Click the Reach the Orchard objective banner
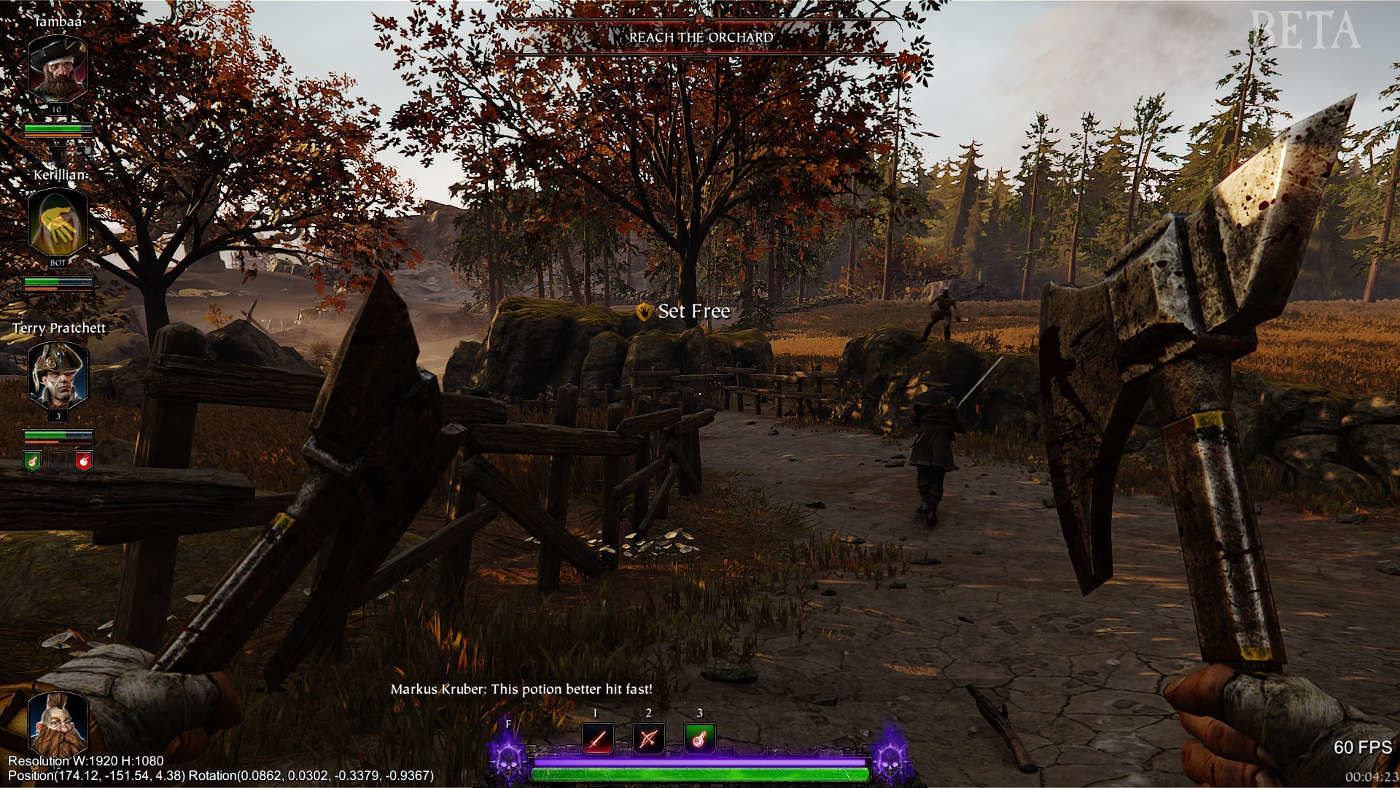The width and height of the screenshot is (1400, 788). (x=700, y=37)
